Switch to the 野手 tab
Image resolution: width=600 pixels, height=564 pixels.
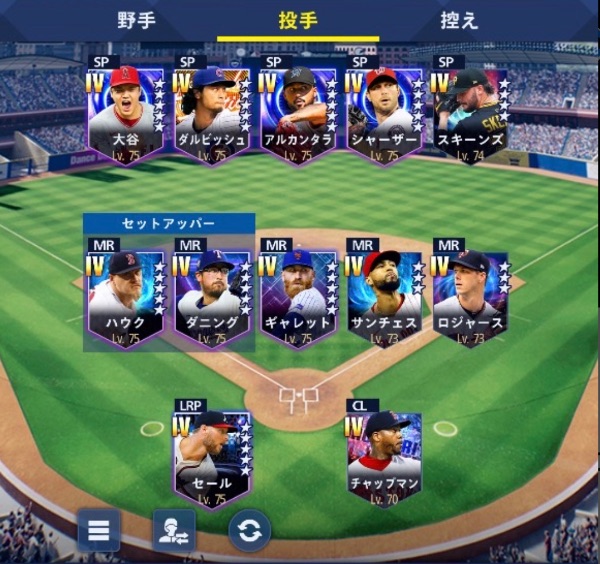pyautogui.click(x=136, y=20)
